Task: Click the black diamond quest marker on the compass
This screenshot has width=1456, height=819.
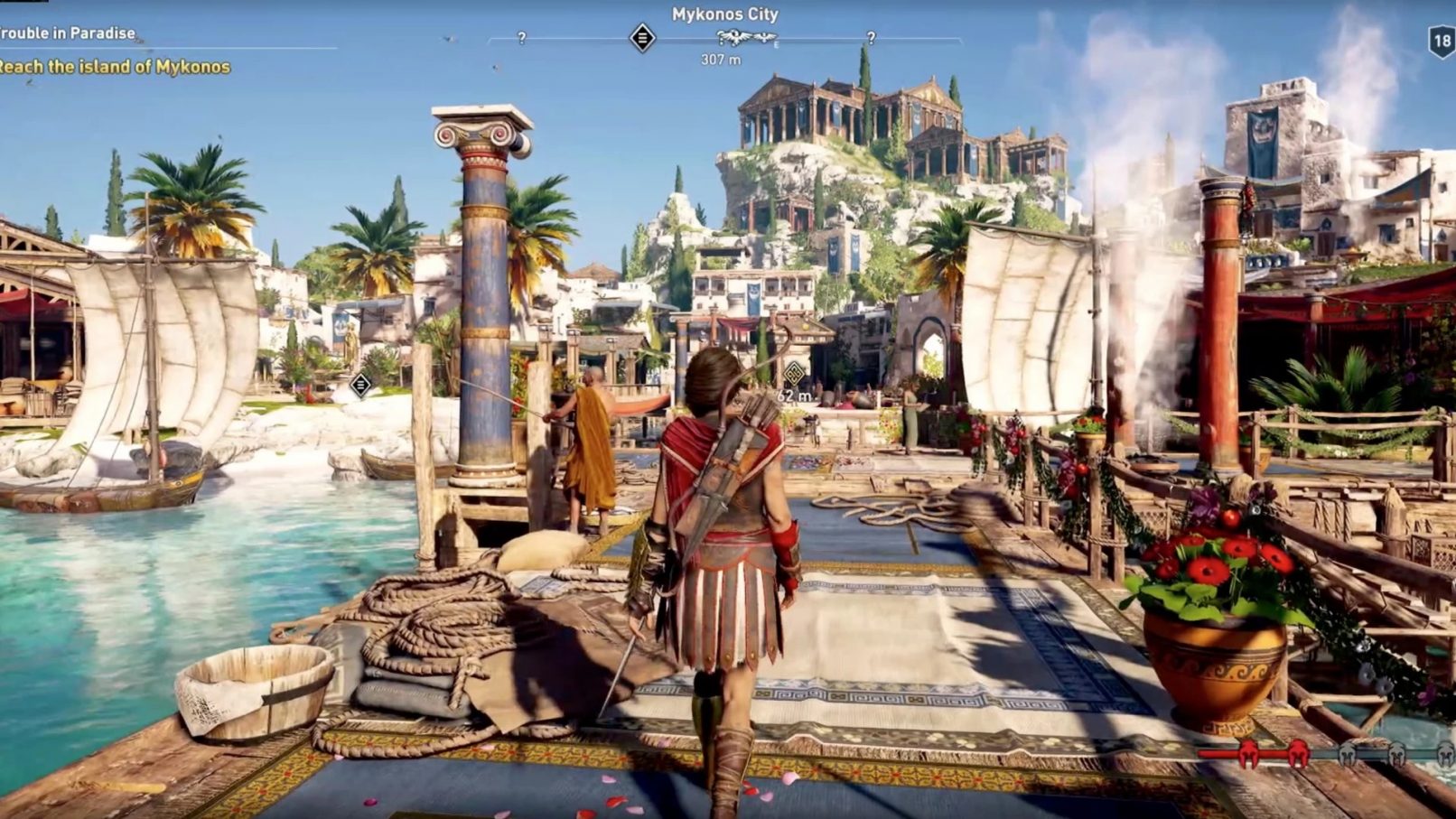Action: (x=642, y=38)
